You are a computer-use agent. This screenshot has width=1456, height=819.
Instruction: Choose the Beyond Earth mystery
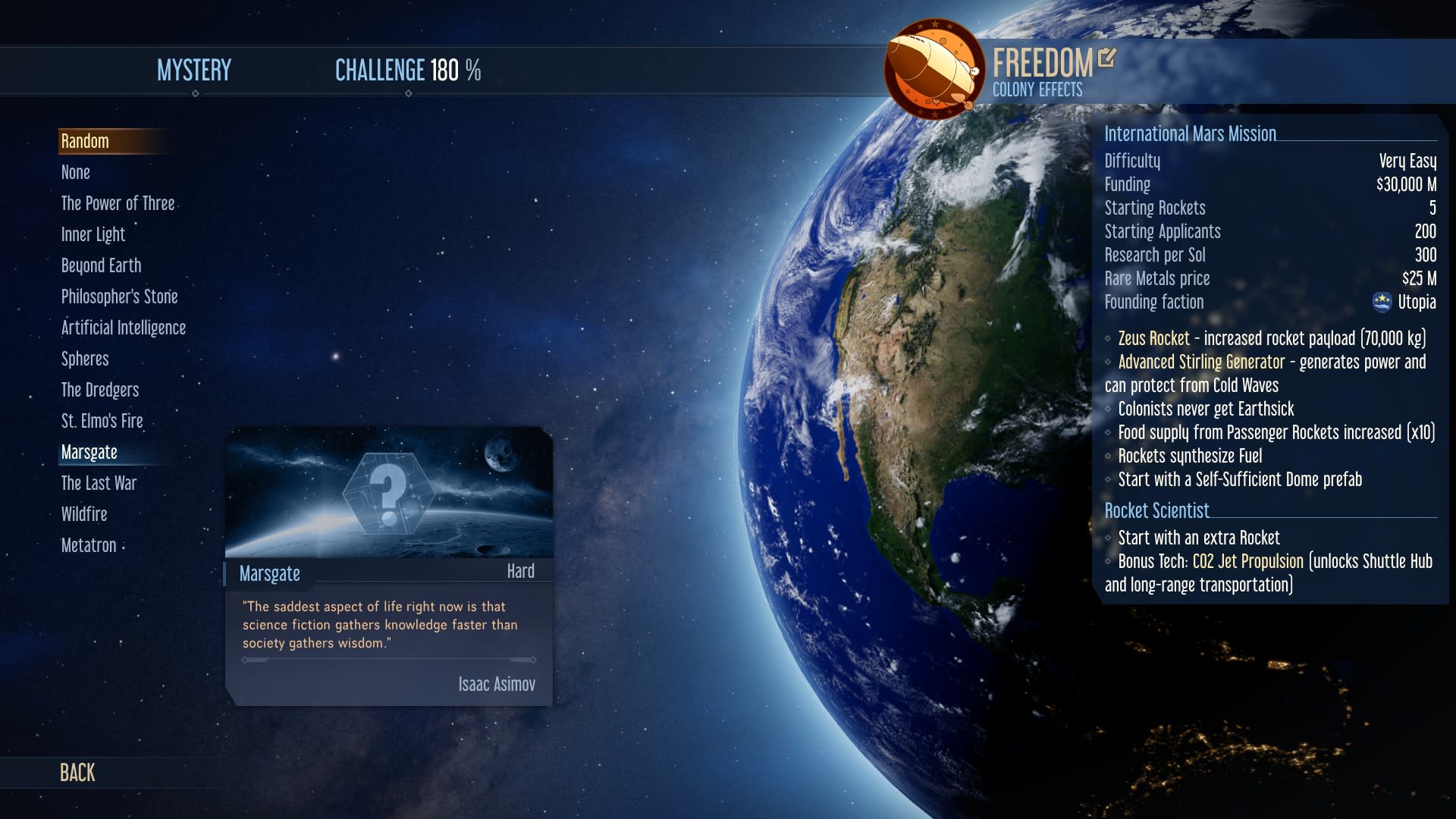coord(101,265)
